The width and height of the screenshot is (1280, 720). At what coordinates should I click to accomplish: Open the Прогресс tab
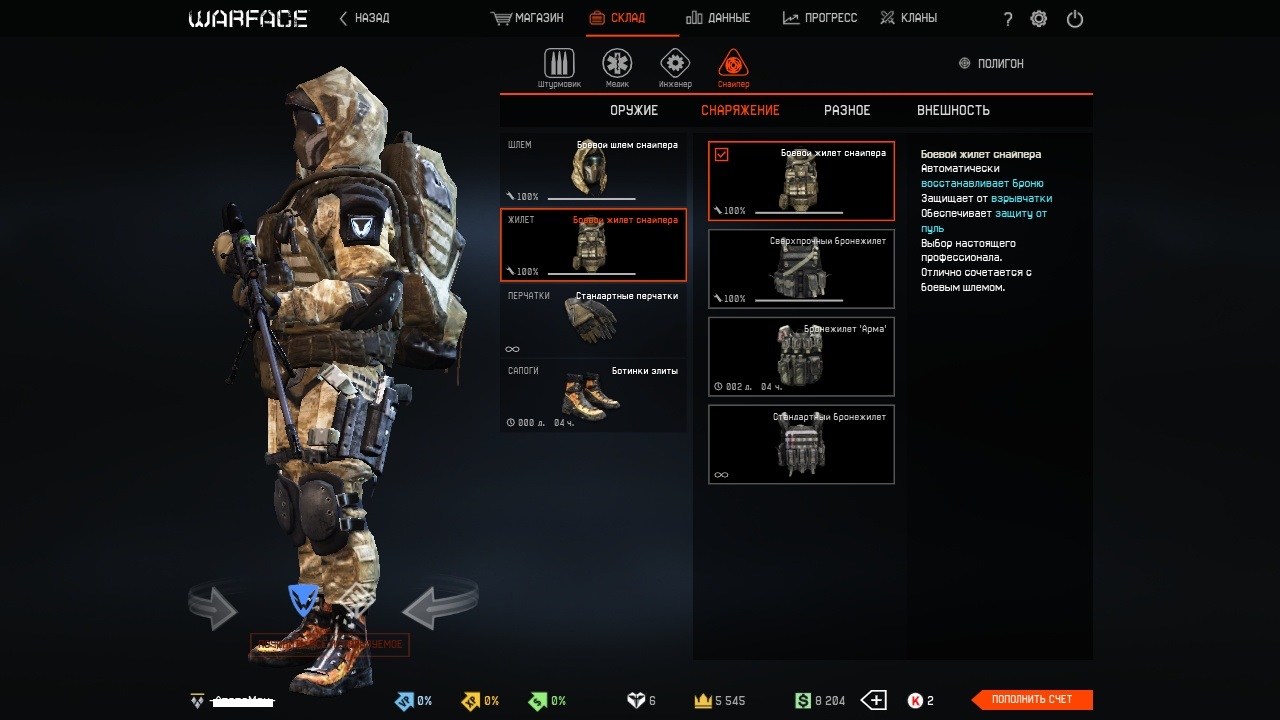pos(820,18)
